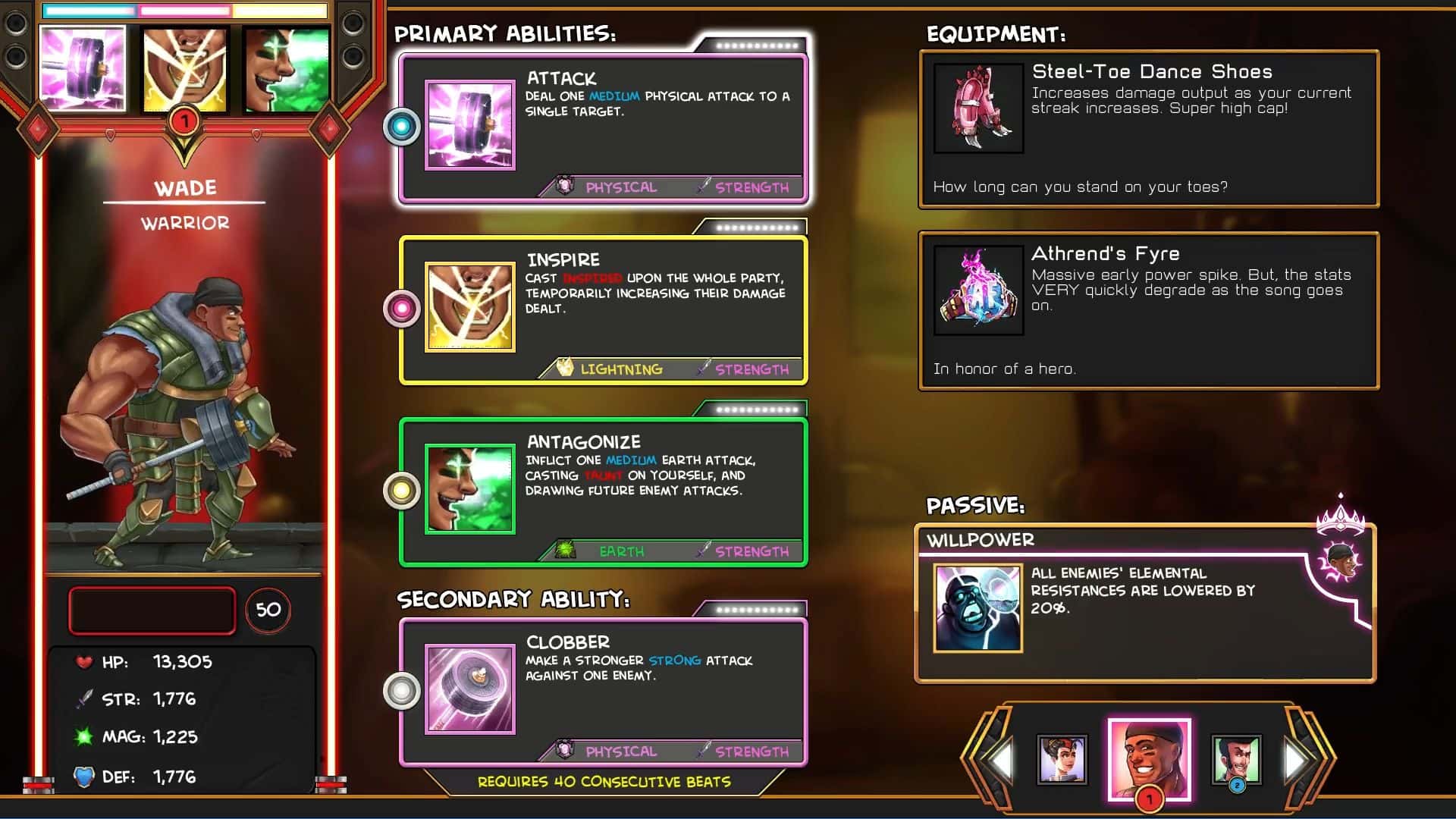Click the left arrow to view previous character
This screenshot has height=819, width=1456.
pos(999,761)
